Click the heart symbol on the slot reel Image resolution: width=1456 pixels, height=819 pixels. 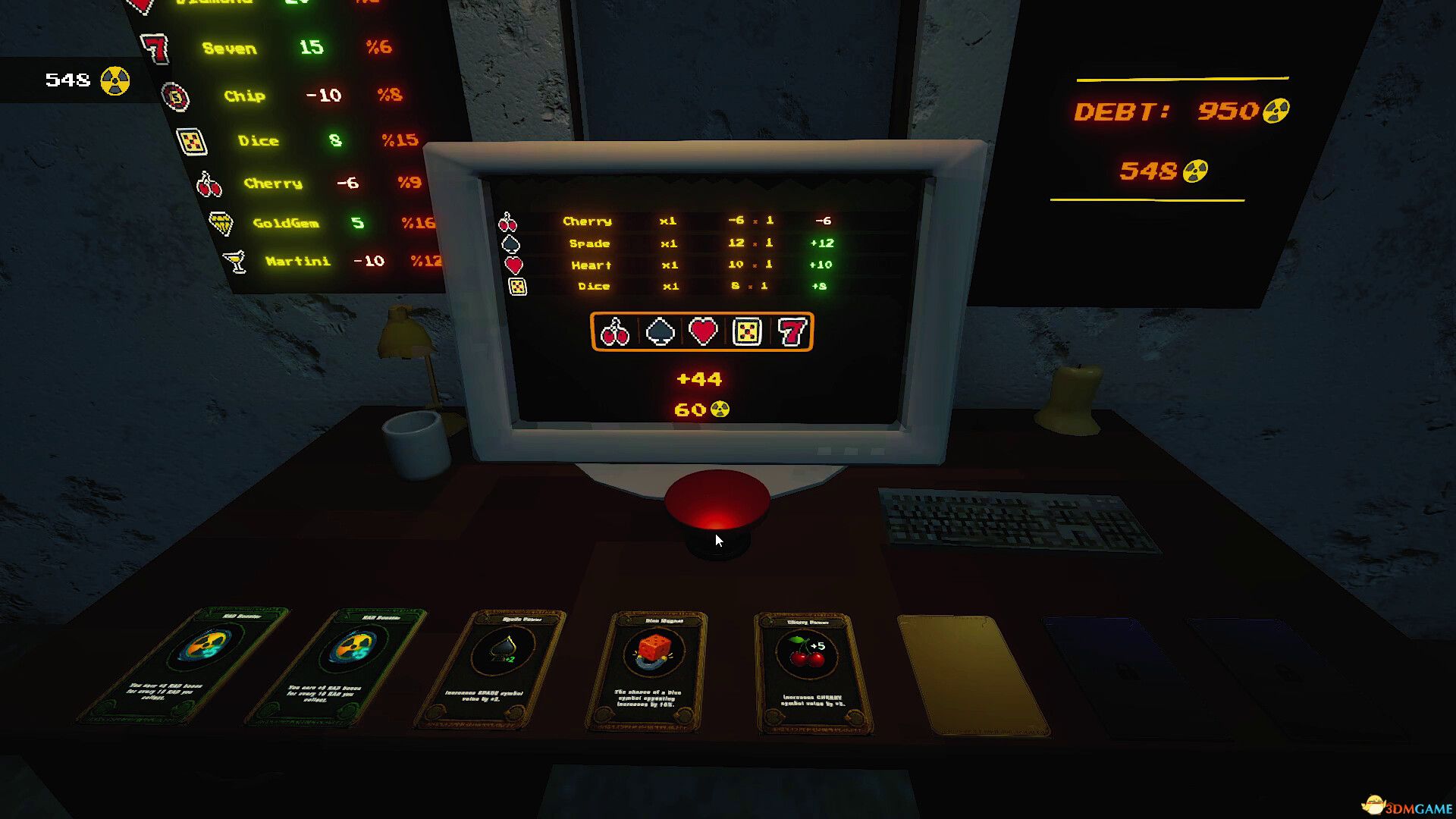click(x=704, y=332)
